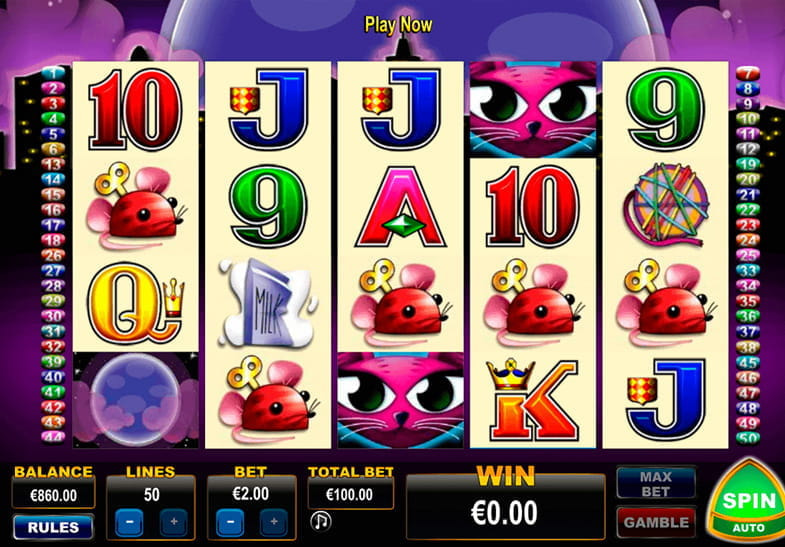785x547 pixels.
Task: Raise the bet amount with plus
Action: (275, 522)
